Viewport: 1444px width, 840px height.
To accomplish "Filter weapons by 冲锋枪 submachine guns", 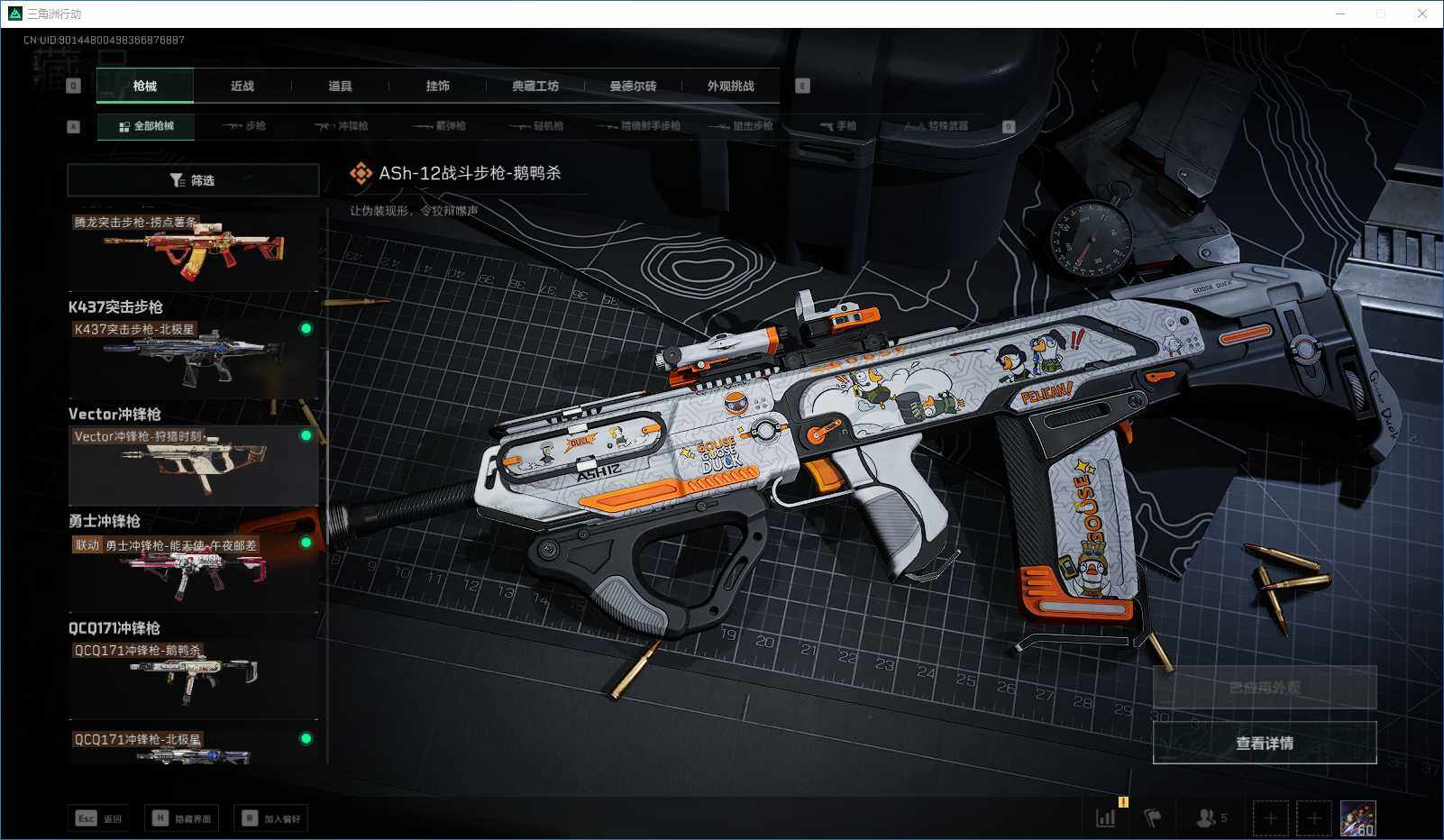I will [342, 126].
